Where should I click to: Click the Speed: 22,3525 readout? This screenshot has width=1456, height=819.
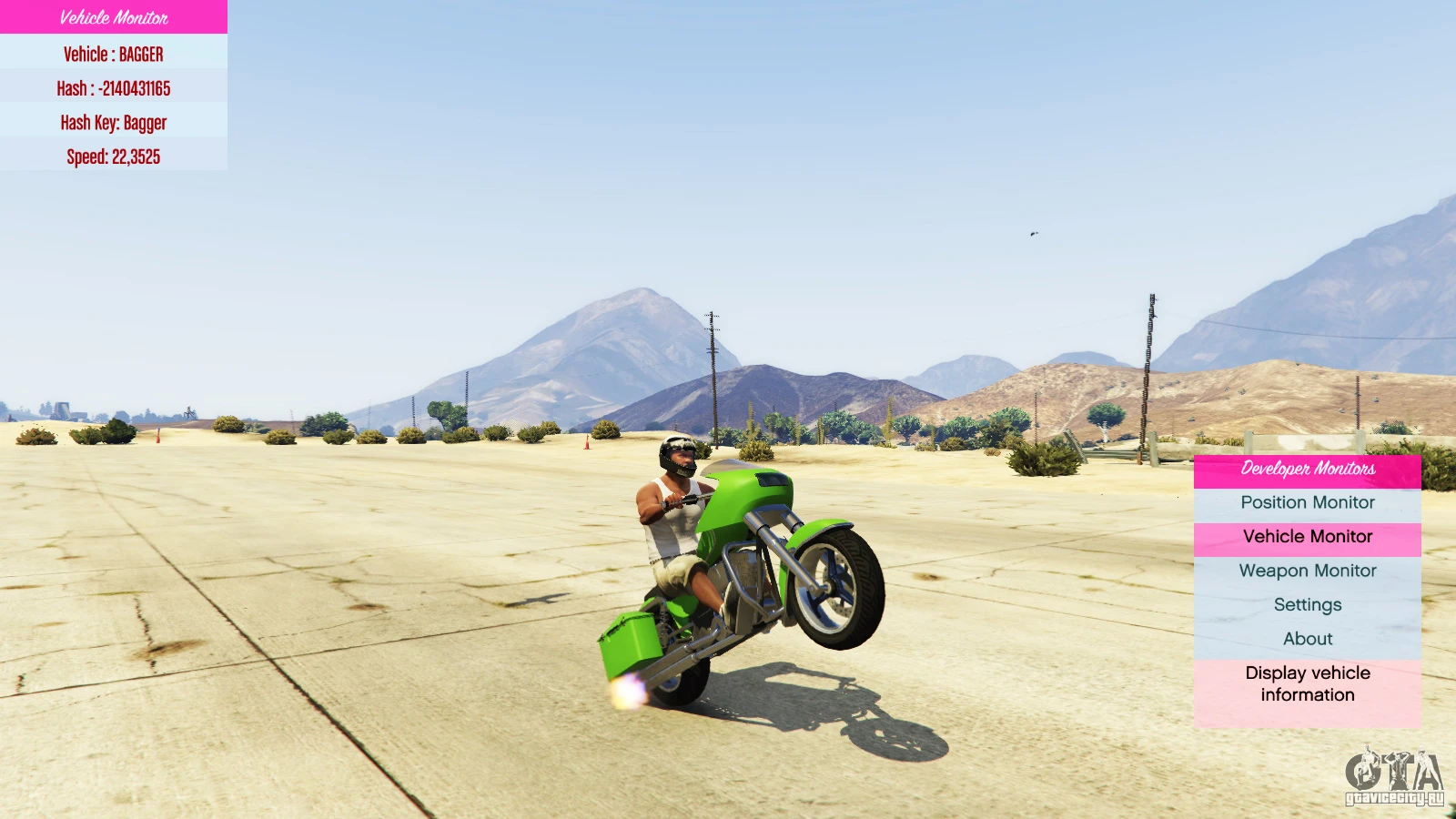[x=113, y=157]
